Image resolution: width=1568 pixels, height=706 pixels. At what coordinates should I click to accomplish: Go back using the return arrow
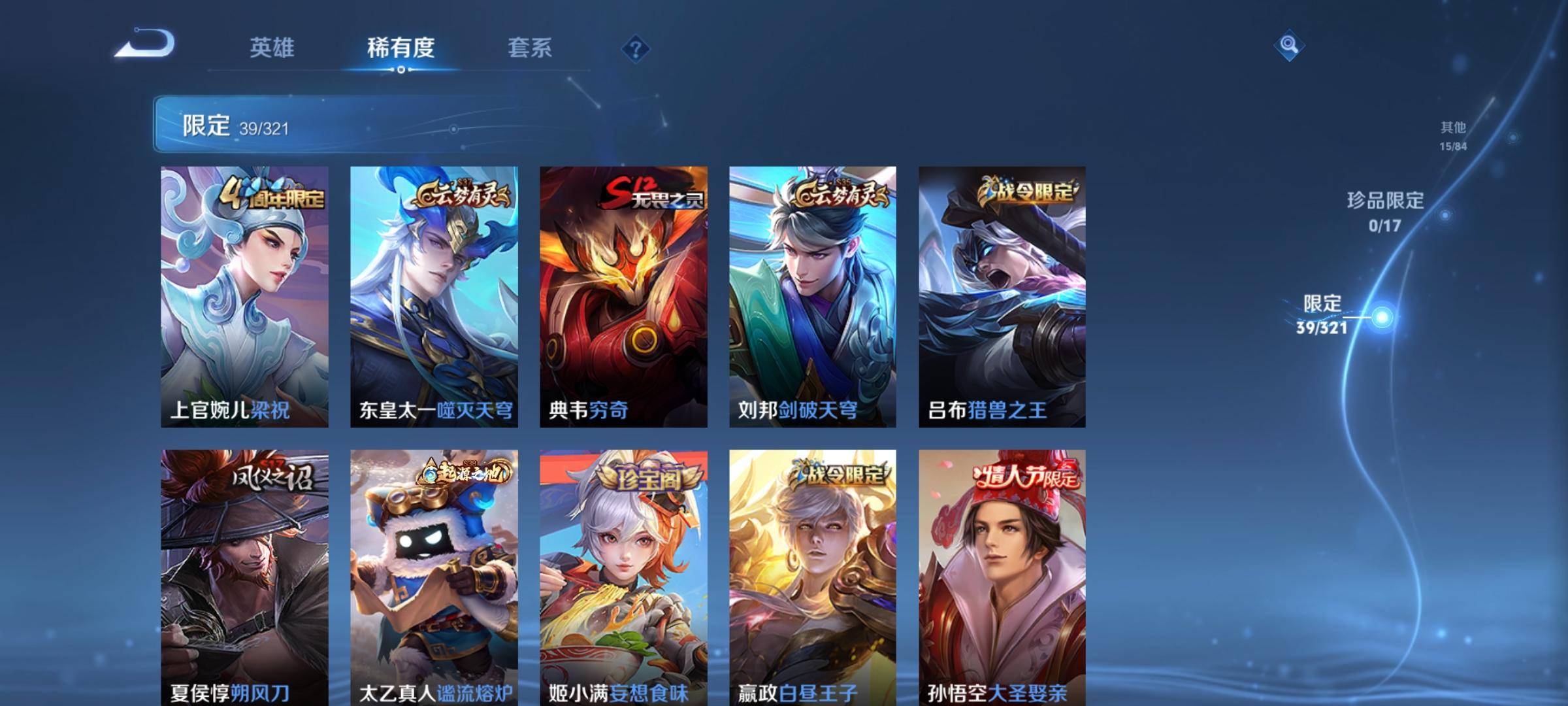[145, 44]
